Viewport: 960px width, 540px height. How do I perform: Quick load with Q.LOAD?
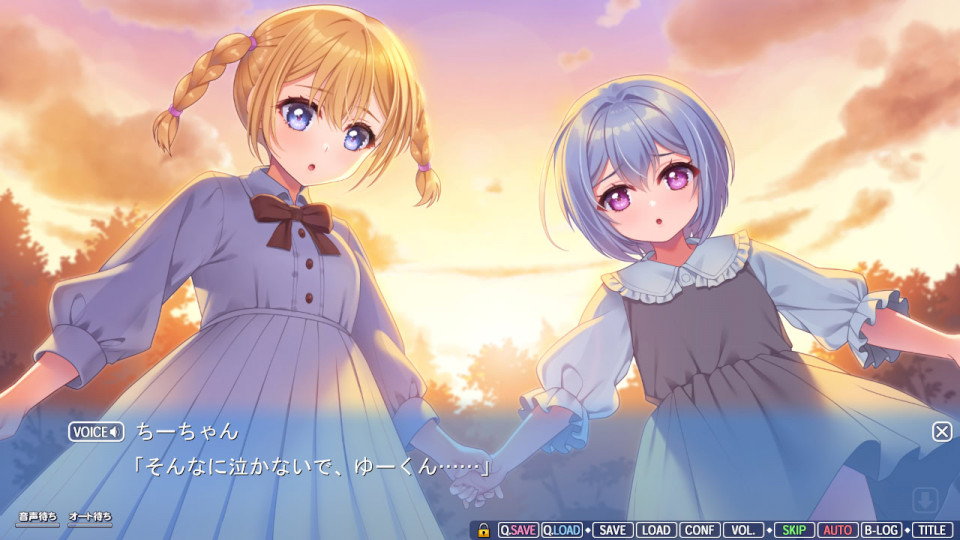click(562, 530)
